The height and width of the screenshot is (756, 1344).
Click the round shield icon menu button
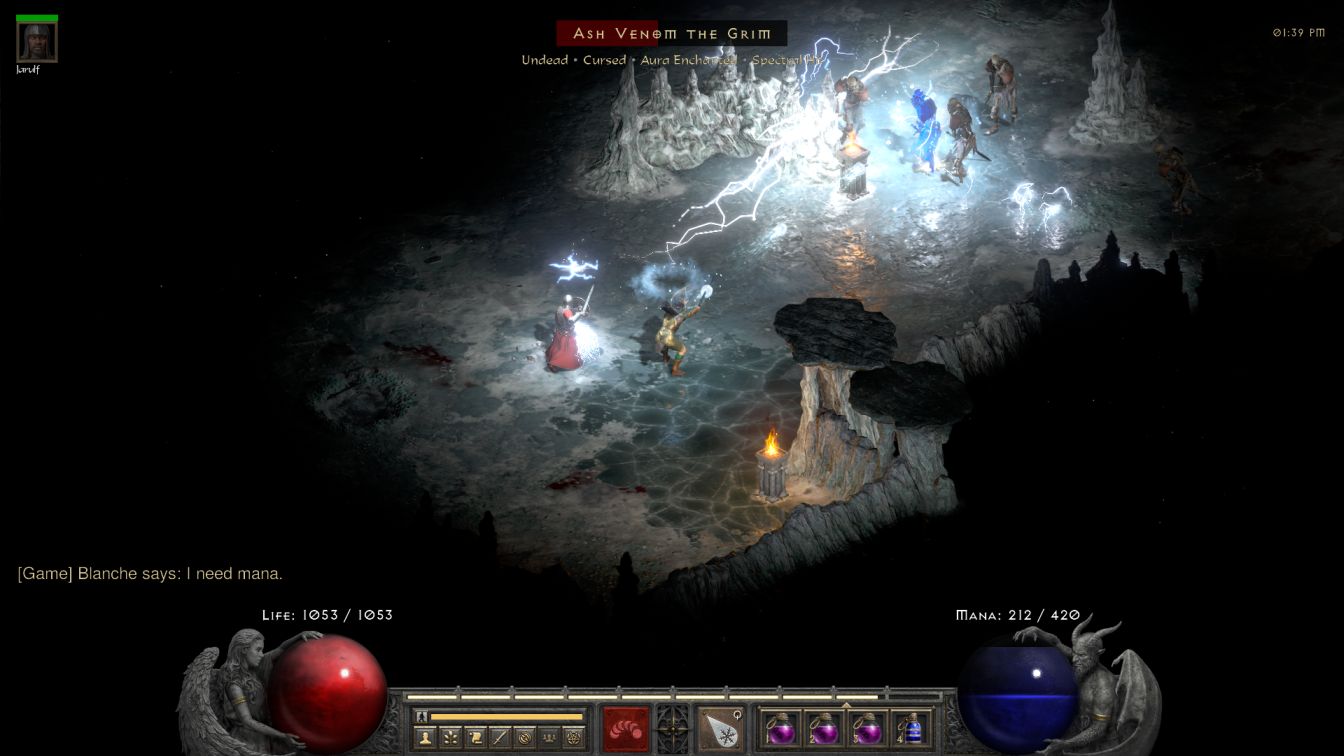[524, 738]
